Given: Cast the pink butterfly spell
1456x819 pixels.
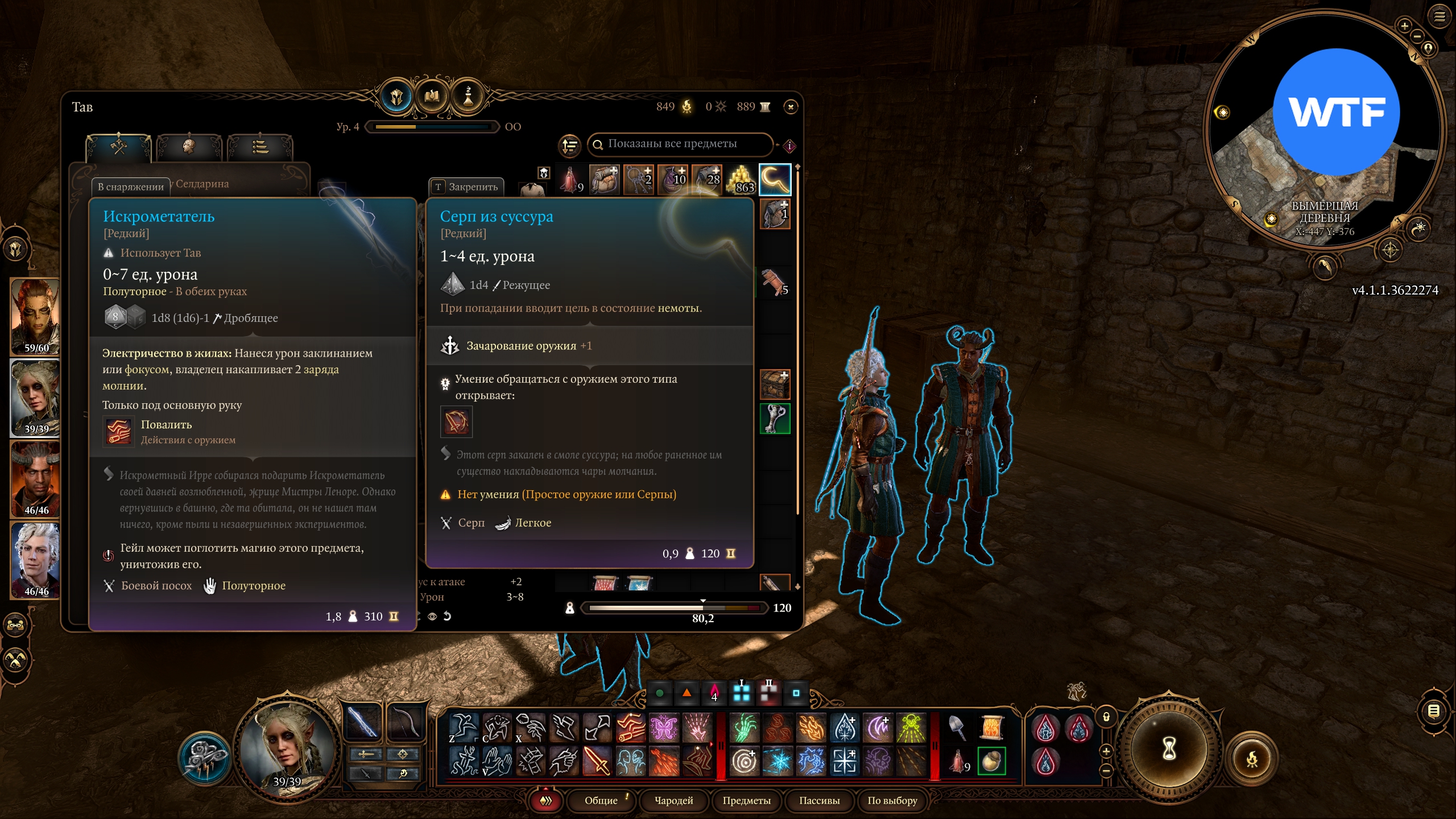Looking at the screenshot, I should coord(664,727).
